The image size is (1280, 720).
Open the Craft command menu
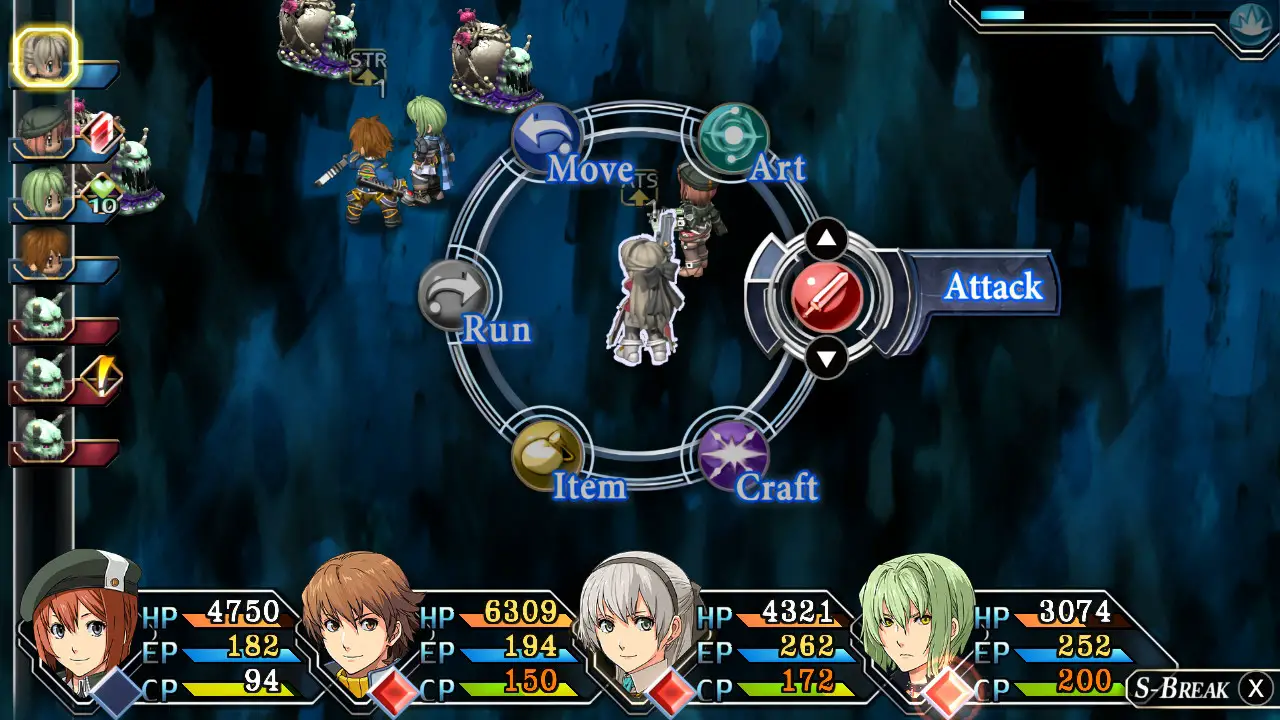(733, 453)
